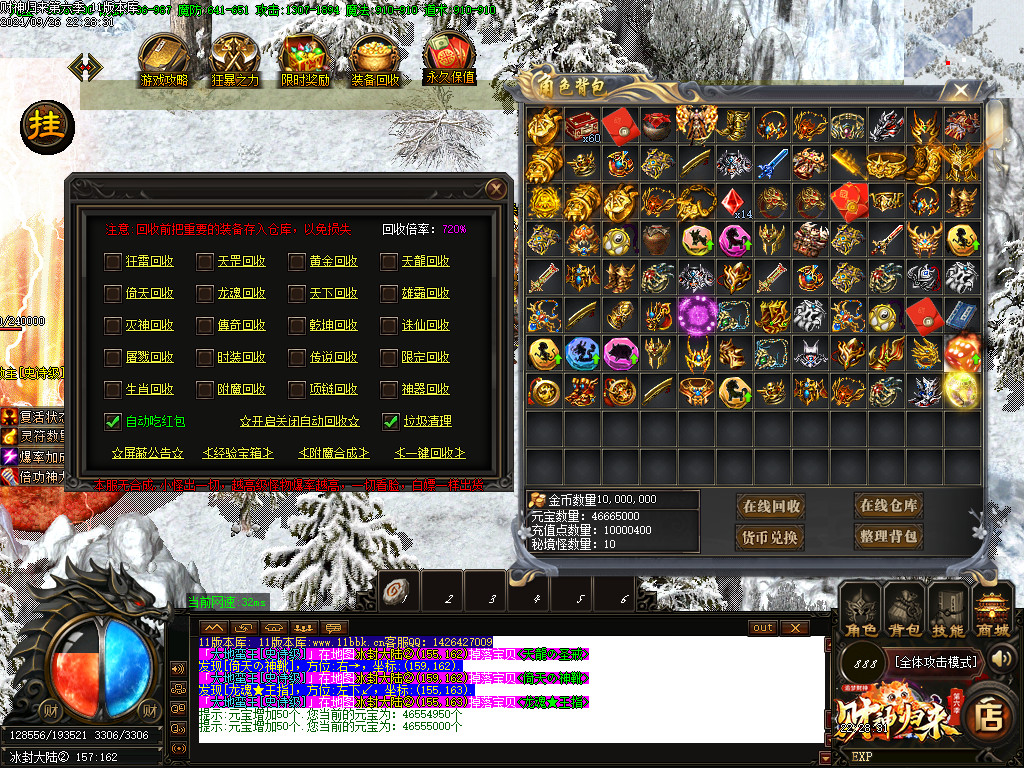The width and height of the screenshot is (1024, 768).
Task: Enable the 黄金回收 checkbox
Action: click(x=297, y=262)
